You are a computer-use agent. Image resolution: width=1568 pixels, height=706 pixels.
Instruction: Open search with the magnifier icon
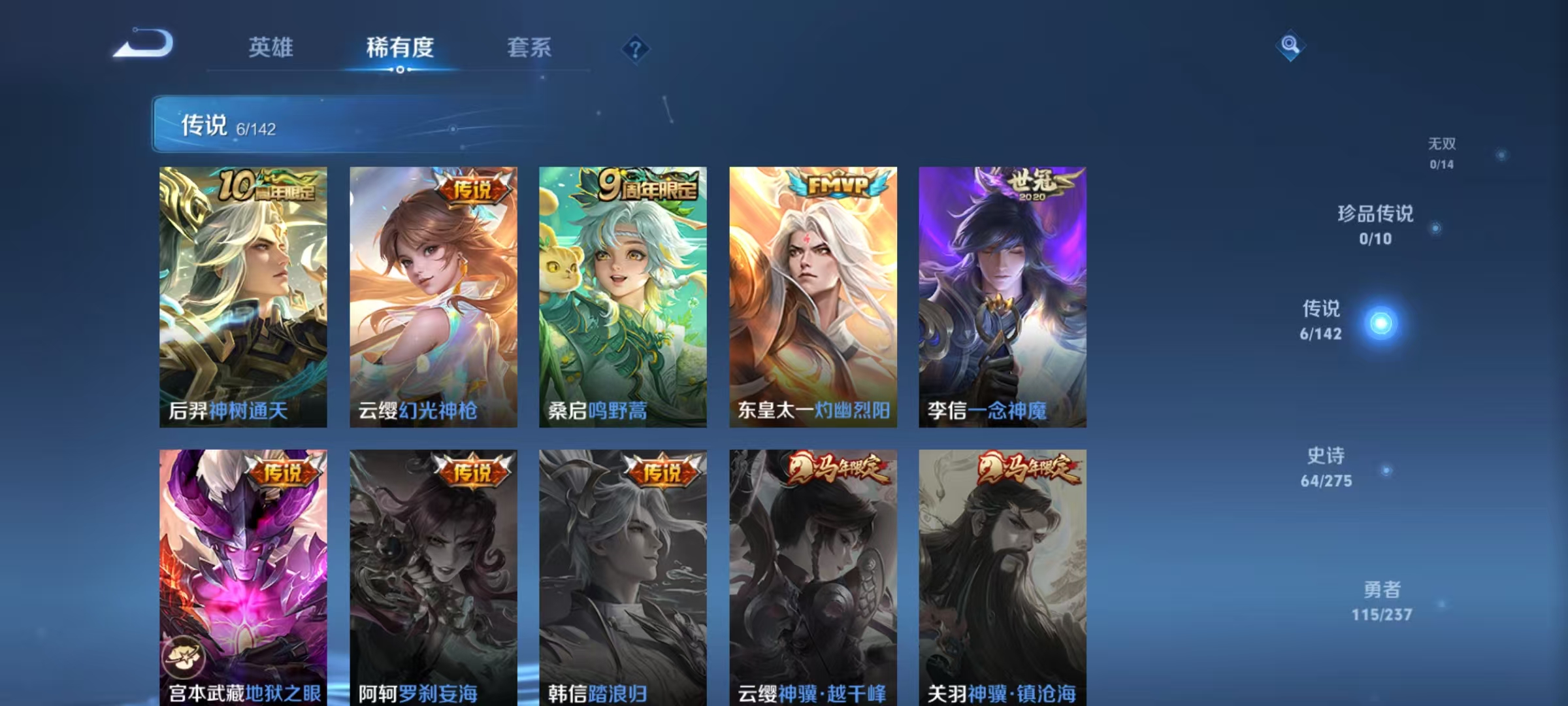click(1290, 47)
